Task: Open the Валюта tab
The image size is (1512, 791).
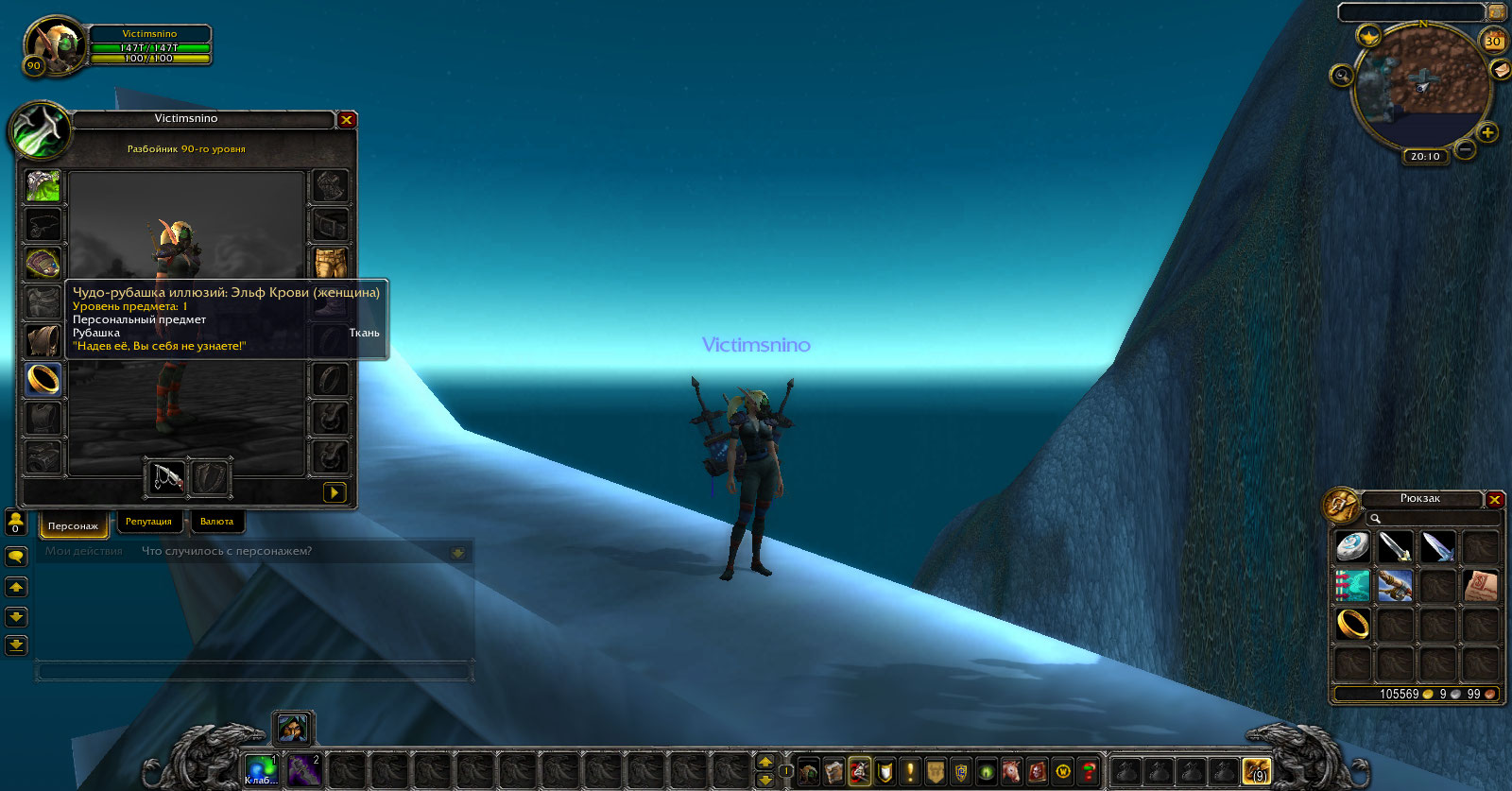Action: pyautogui.click(x=216, y=522)
